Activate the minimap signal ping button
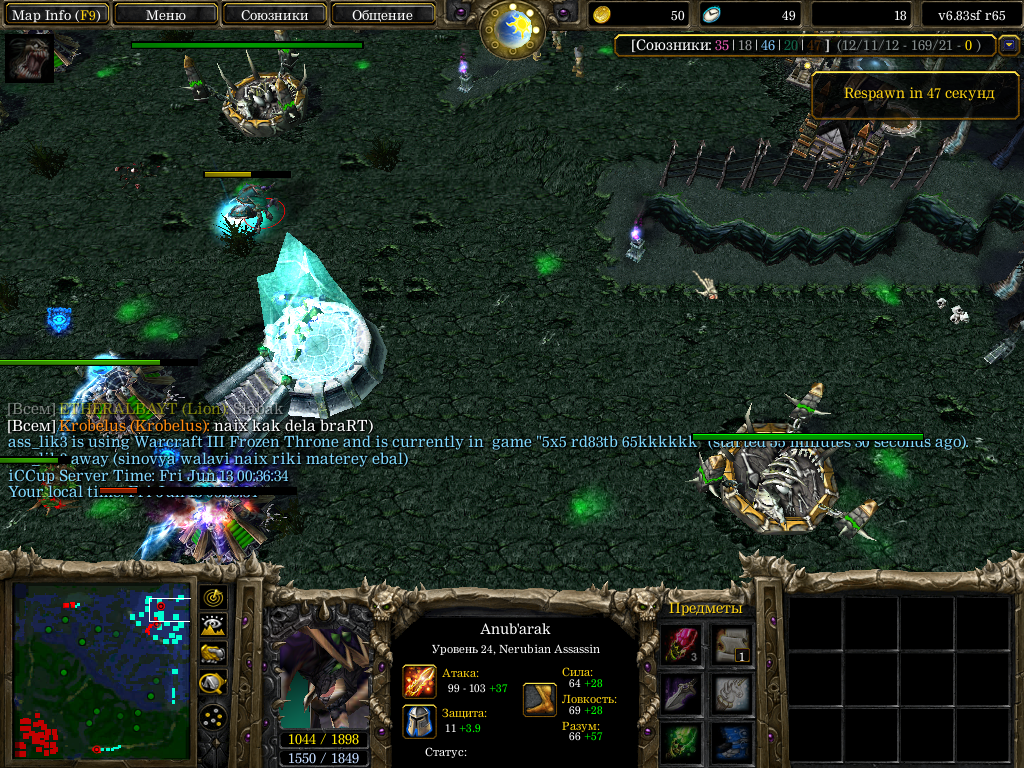The width and height of the screenshot is (1024, 768). point(214,597)
